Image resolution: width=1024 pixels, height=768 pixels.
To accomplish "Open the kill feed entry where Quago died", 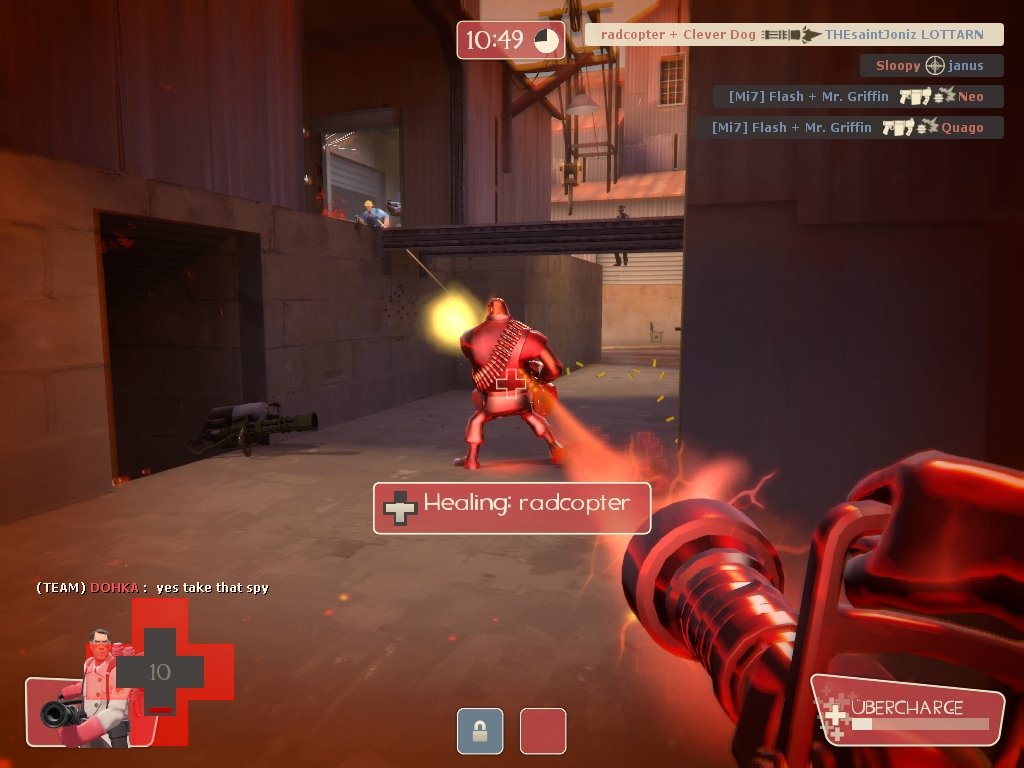I will tap(849, 128).
